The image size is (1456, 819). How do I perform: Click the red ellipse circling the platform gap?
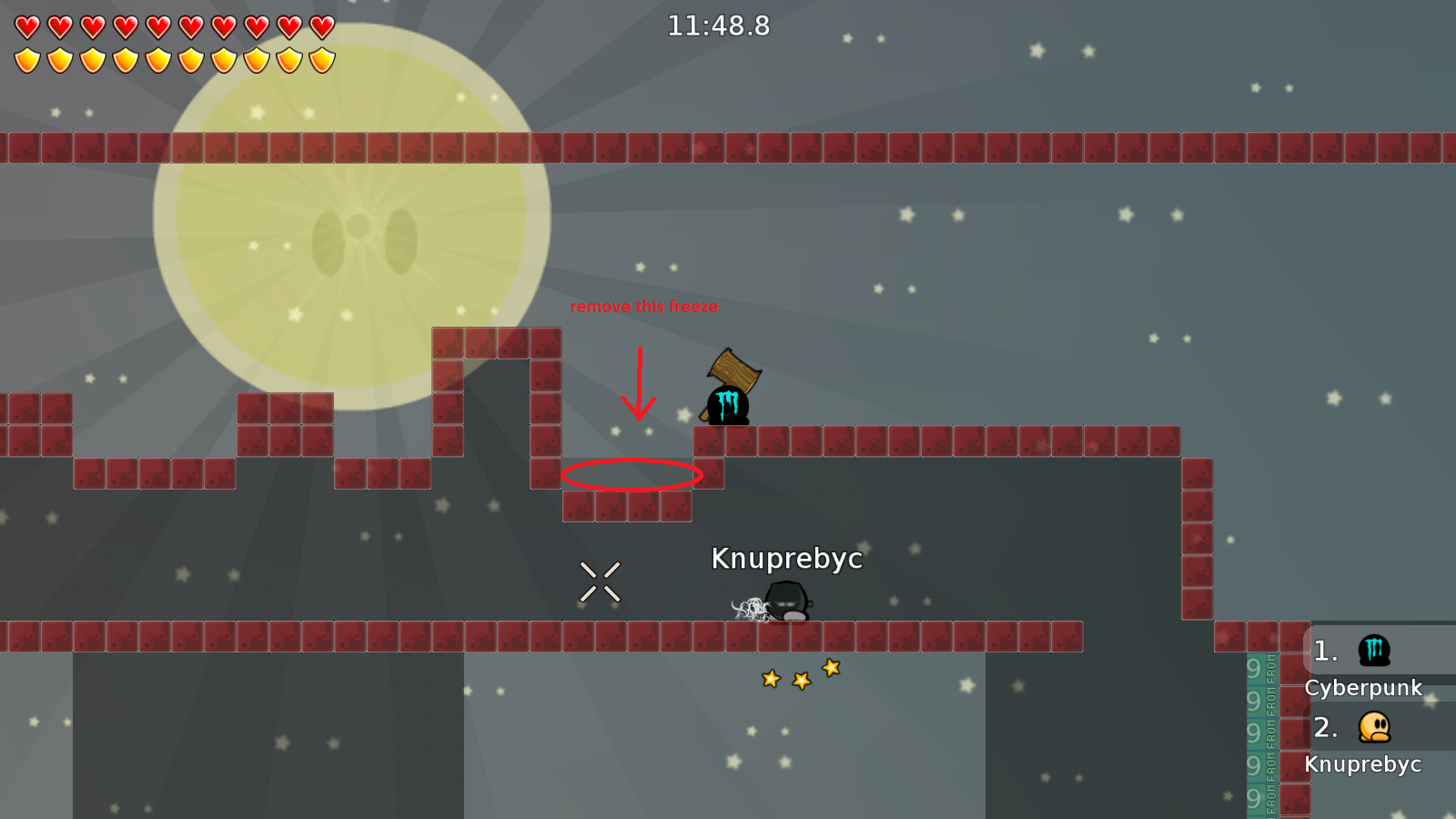point(632,474)
